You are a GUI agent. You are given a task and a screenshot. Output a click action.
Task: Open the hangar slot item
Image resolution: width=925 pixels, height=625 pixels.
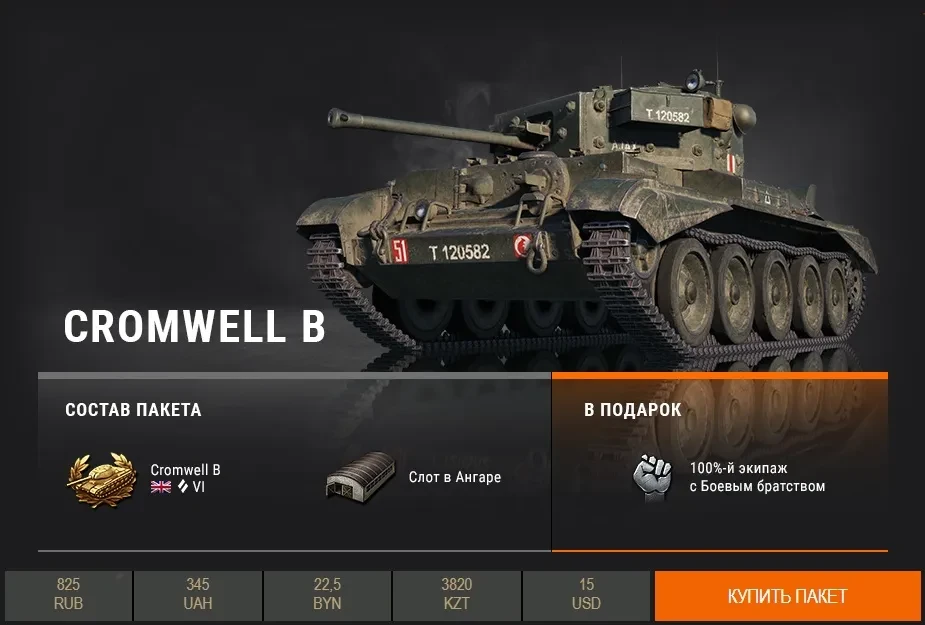pos(357,477)
